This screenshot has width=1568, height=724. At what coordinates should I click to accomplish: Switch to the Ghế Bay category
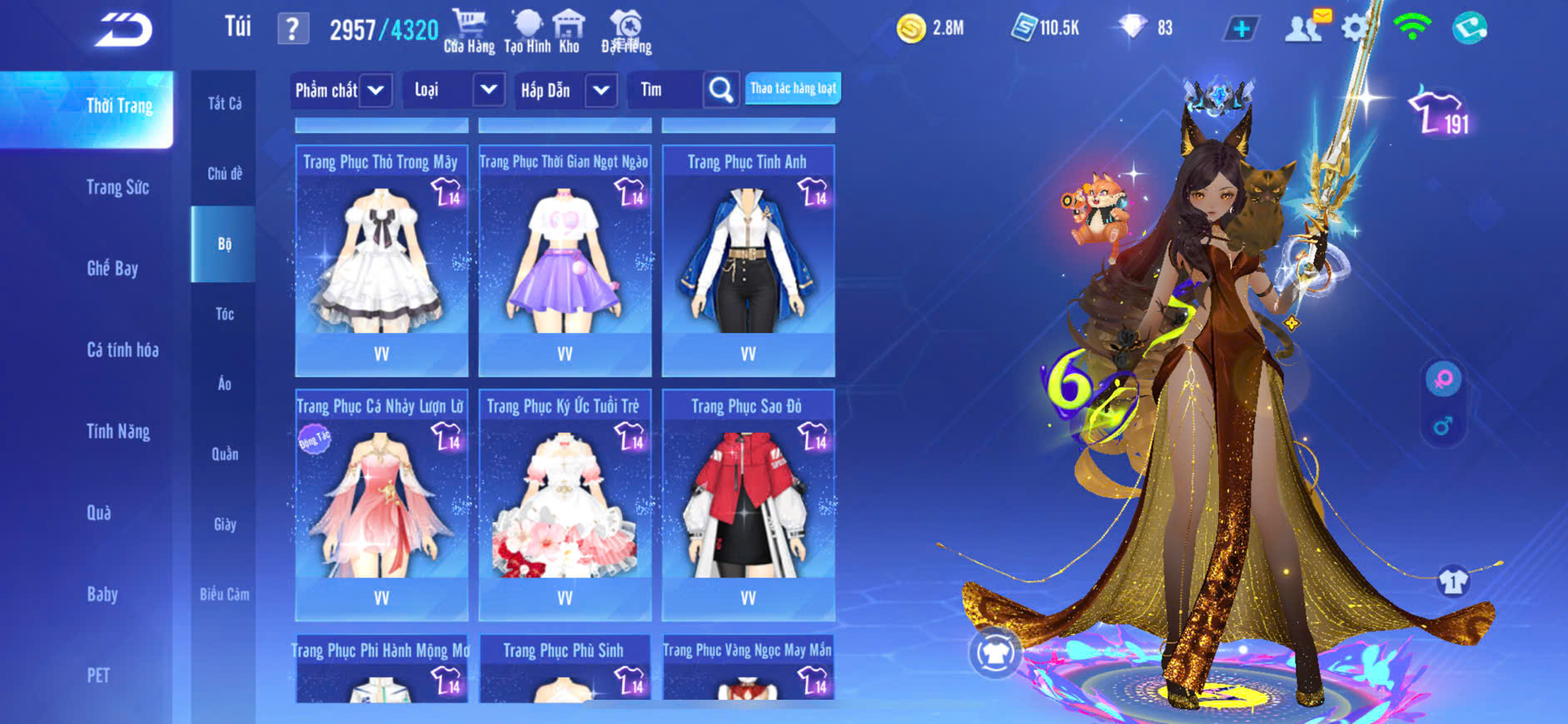[x=112, y=268]
